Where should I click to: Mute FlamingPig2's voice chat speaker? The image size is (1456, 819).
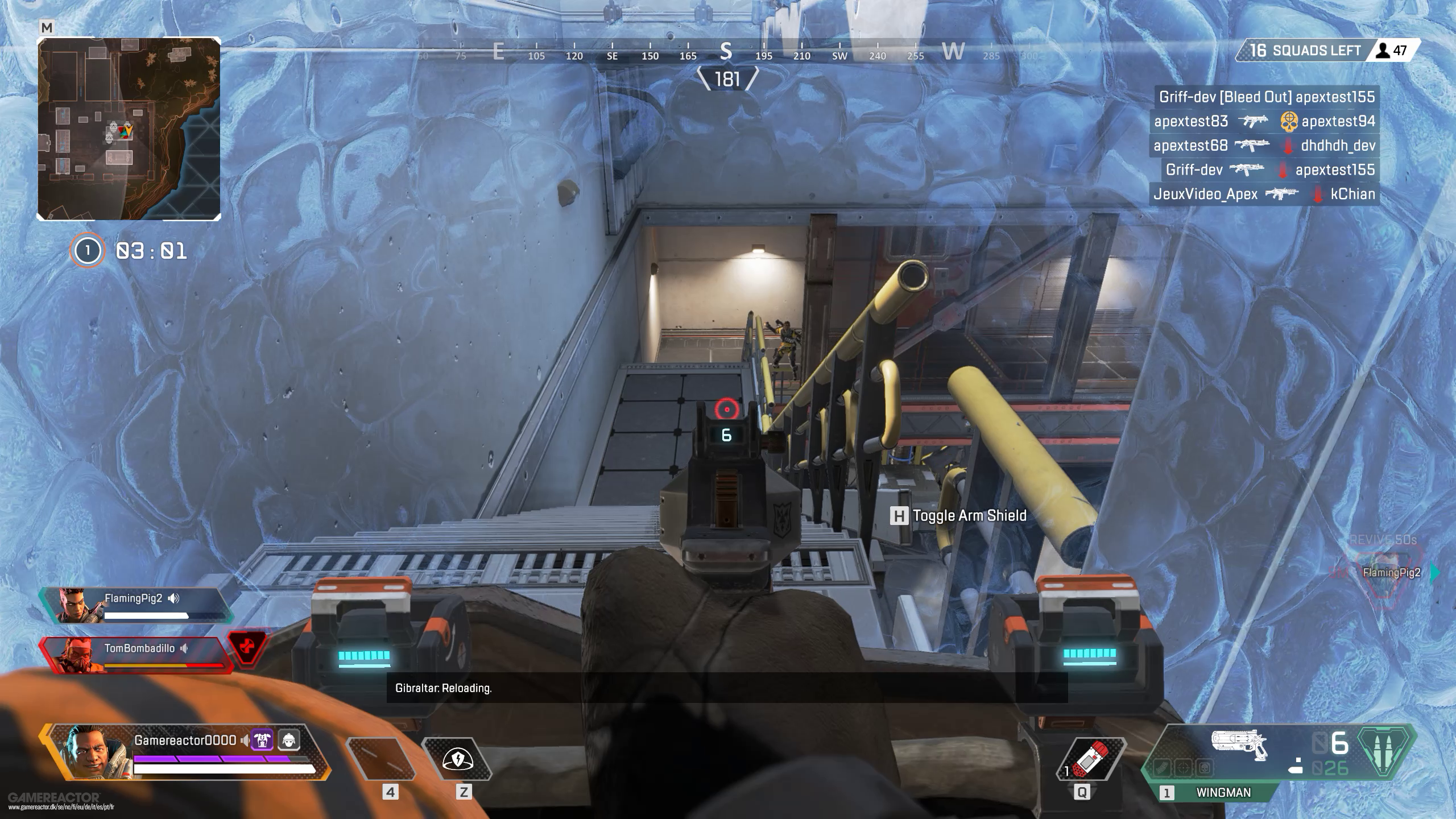click(x=175, y=598)
